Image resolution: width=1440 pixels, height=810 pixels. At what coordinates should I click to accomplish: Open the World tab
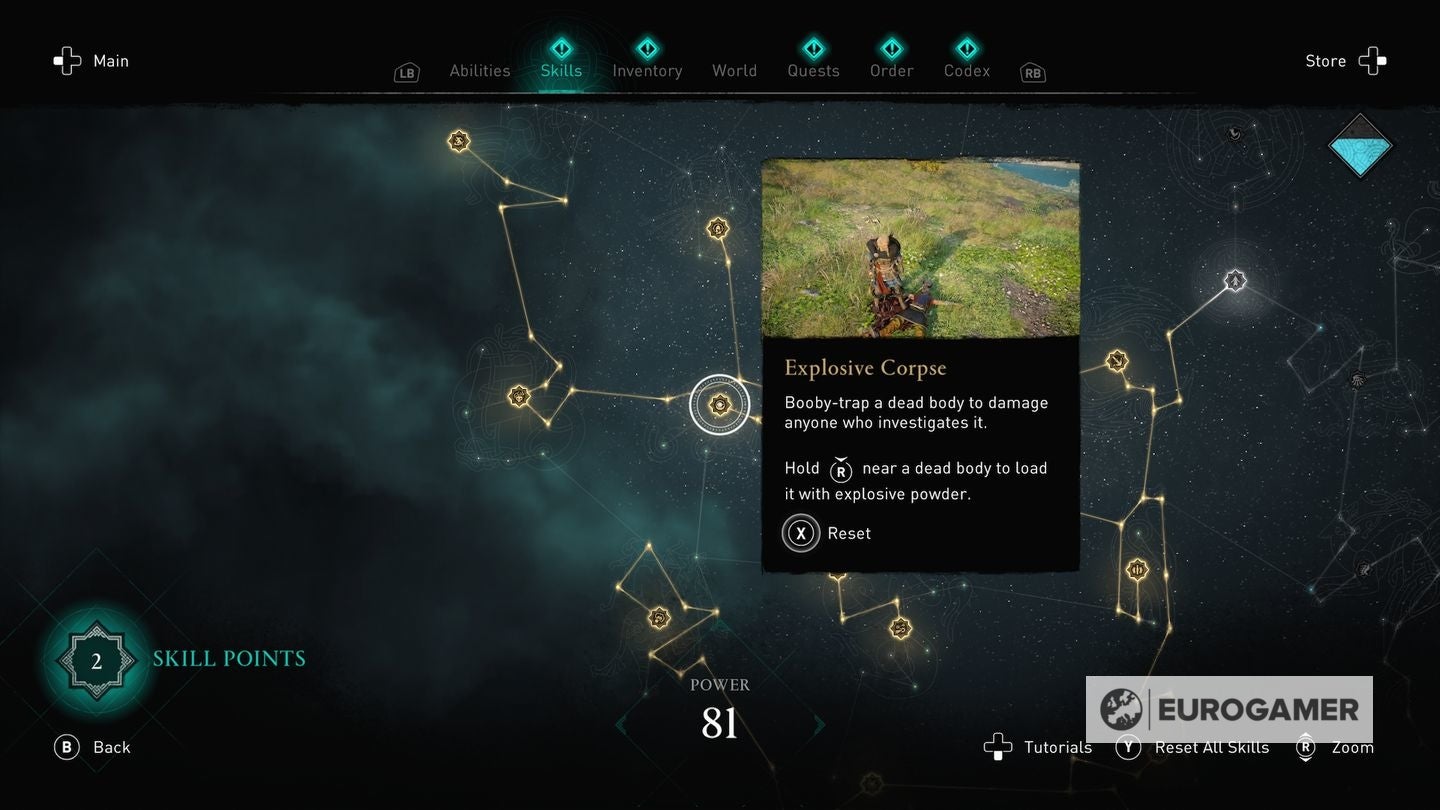pos(734,70)
